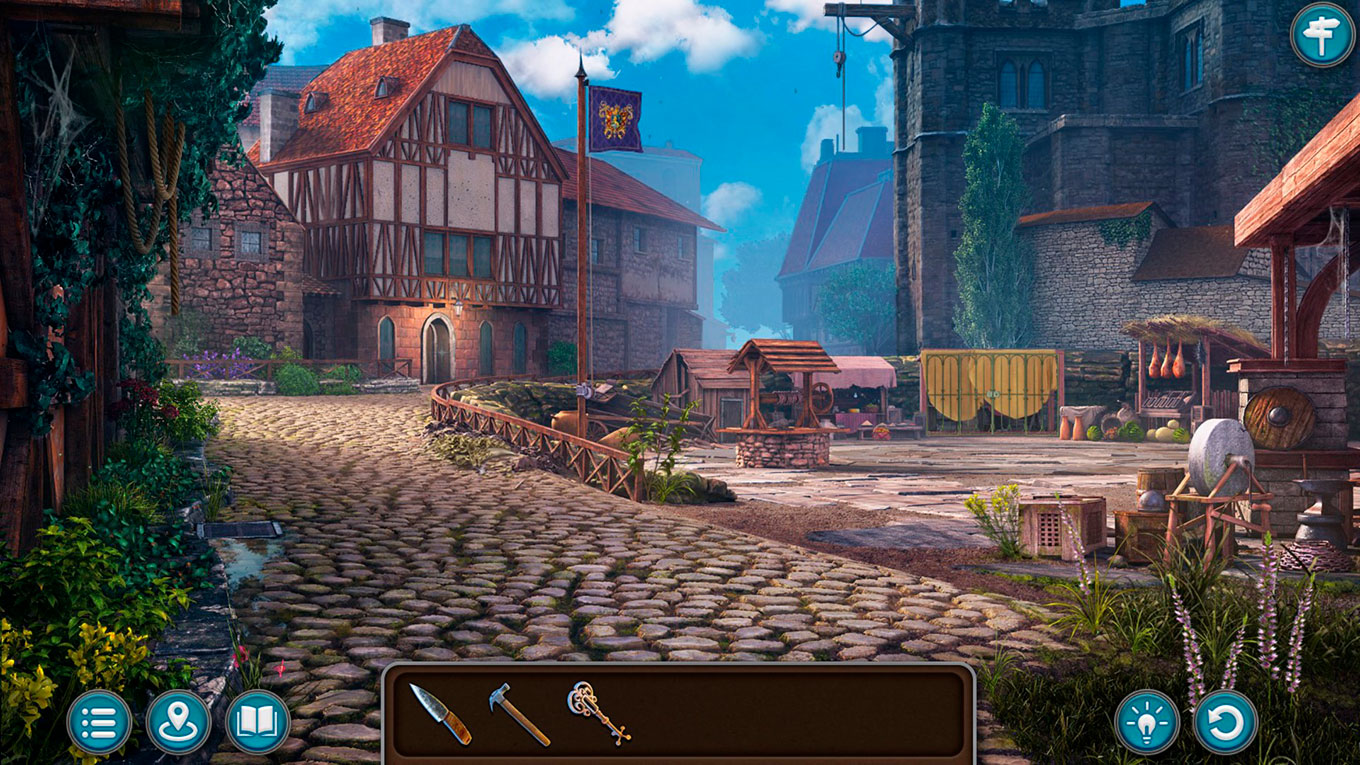The width and height of the screenshot is (1360, 765).
Task: Open the journal book button
Action: coord(257,721)
